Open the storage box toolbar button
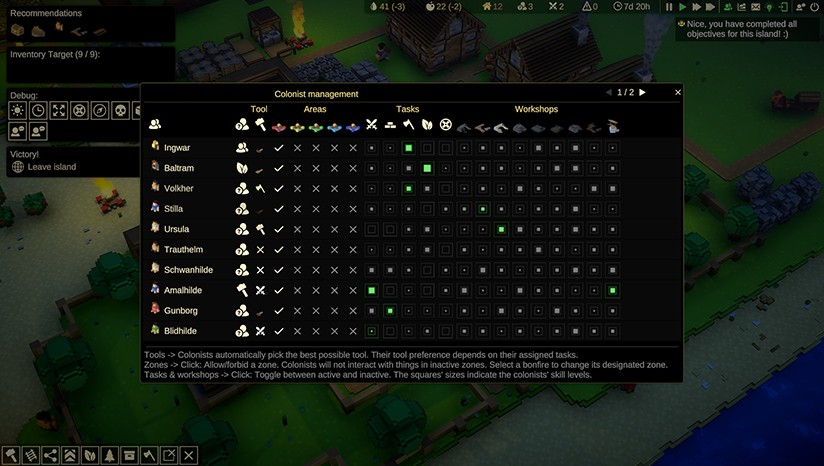824x466 pixels. pyautogui.click(x=129, y=456)
